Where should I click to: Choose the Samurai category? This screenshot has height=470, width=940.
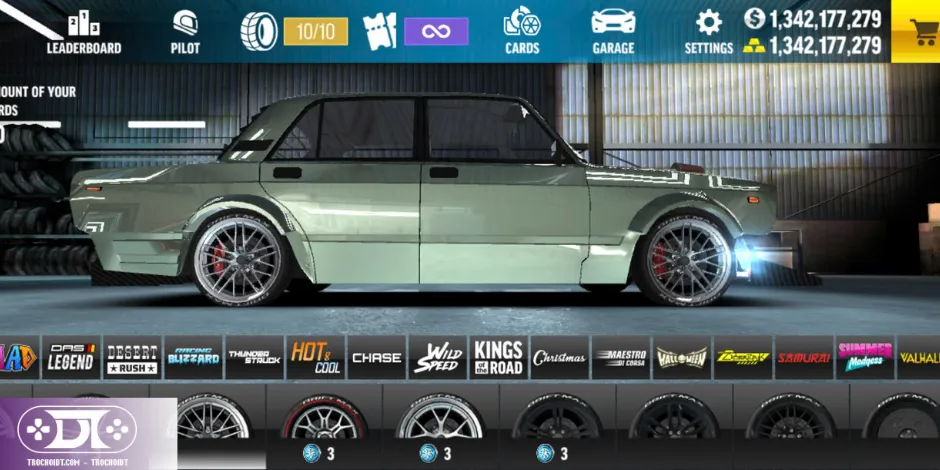(x=803, y=357)
